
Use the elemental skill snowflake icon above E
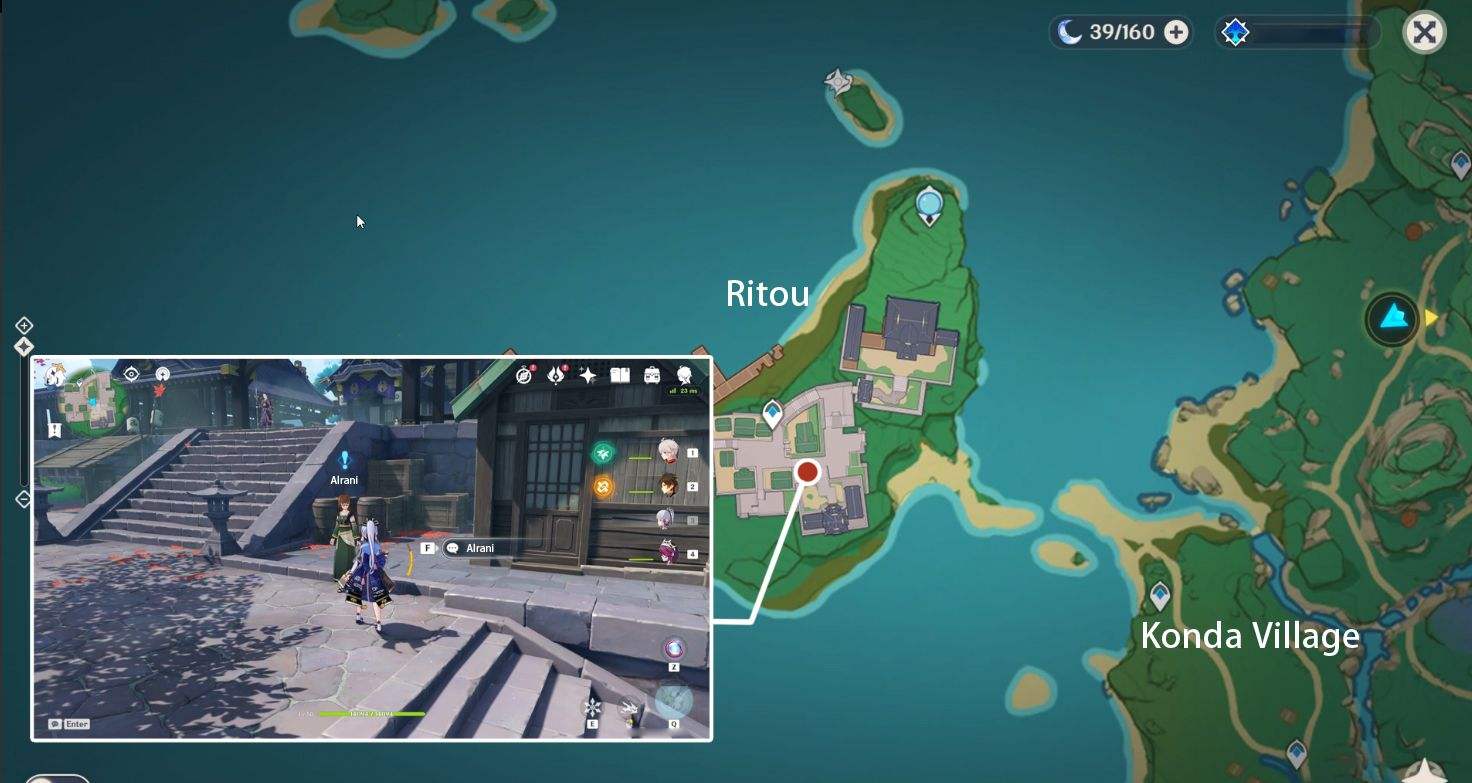tap(593, 707)
